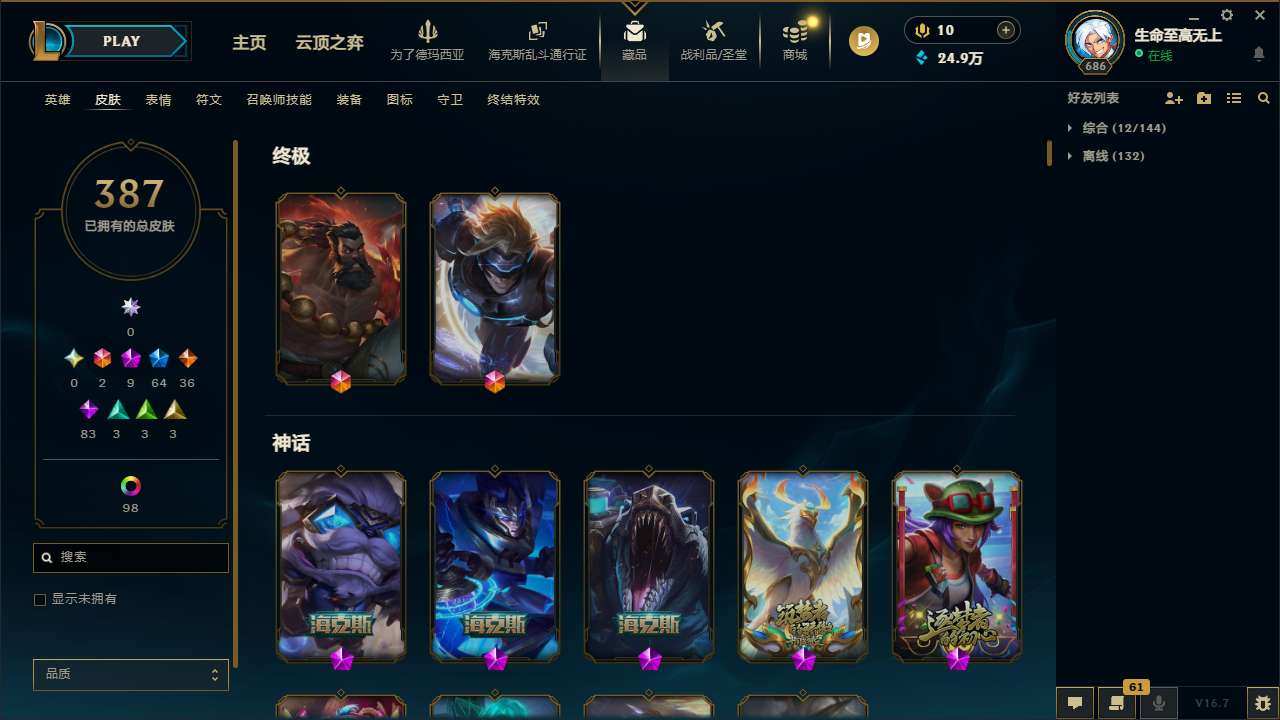Image resolution: width=1280 pixels, height=720 pixels.
Task: Toggle the friends list view mode icon
Action: coord(1234,98)
